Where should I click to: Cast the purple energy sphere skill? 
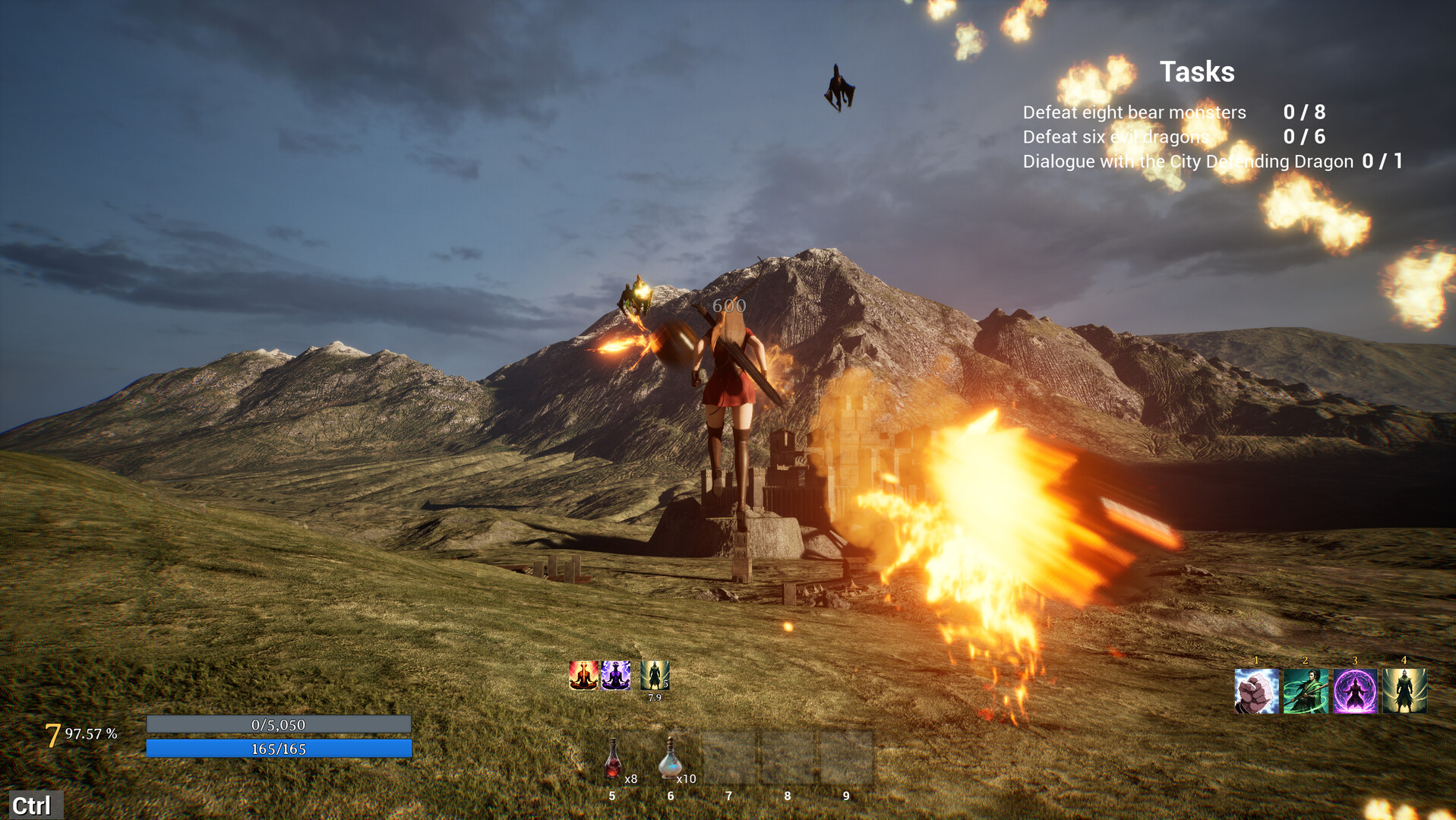1355,691
